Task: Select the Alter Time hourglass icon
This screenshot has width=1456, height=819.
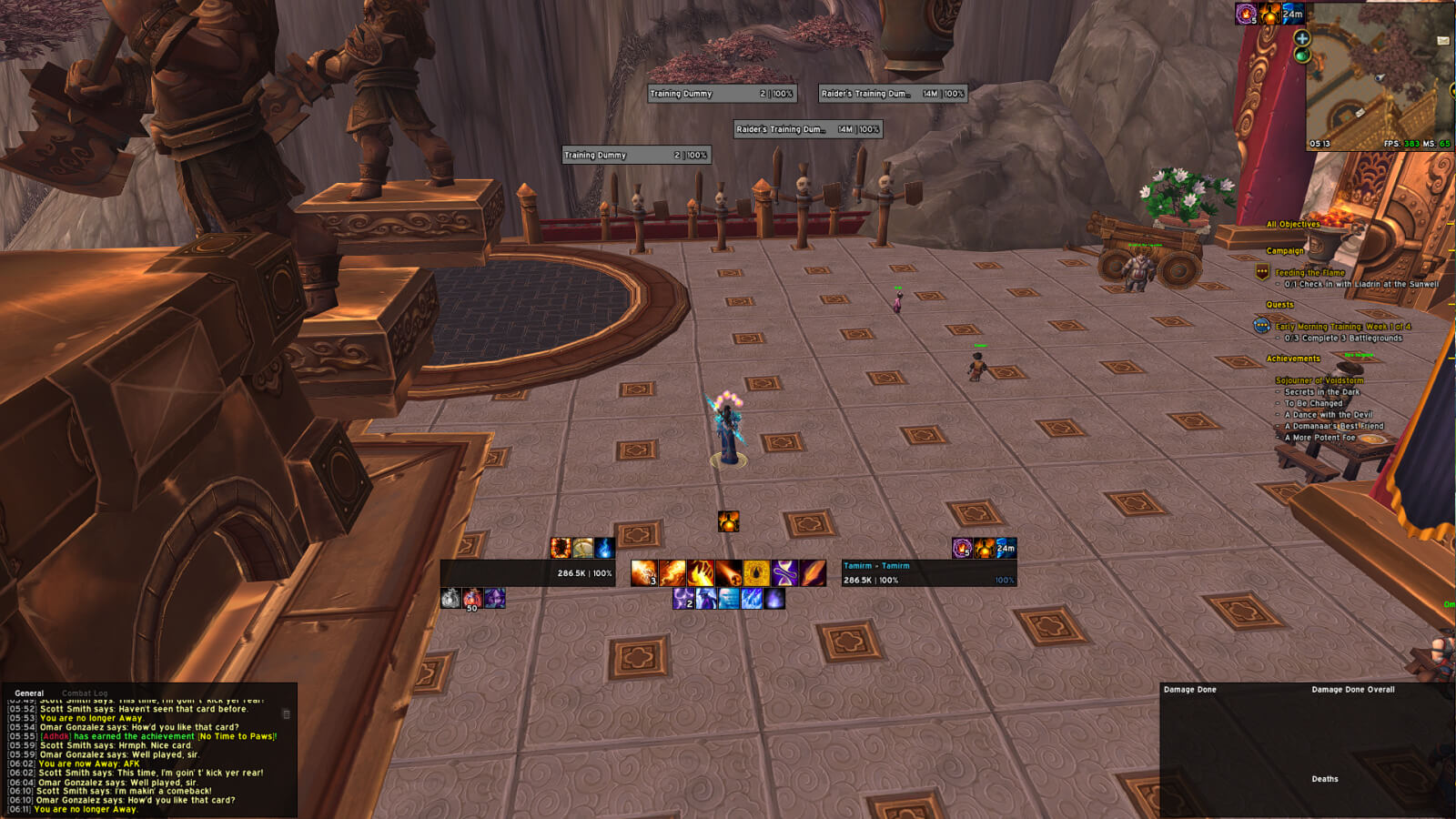Action: point(784,571)
